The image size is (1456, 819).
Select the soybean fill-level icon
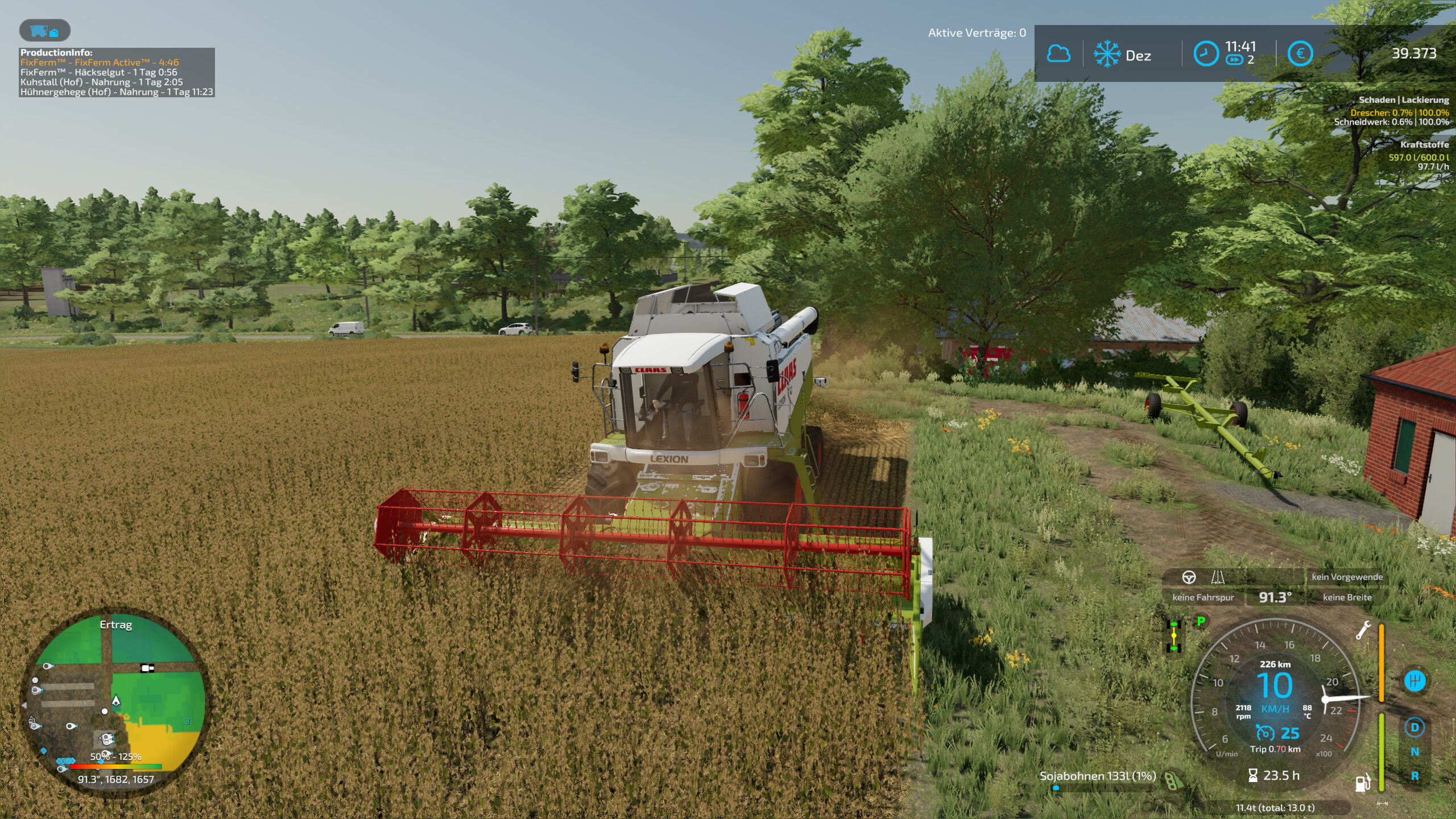pyautogui.click(x=1173, y=780)
